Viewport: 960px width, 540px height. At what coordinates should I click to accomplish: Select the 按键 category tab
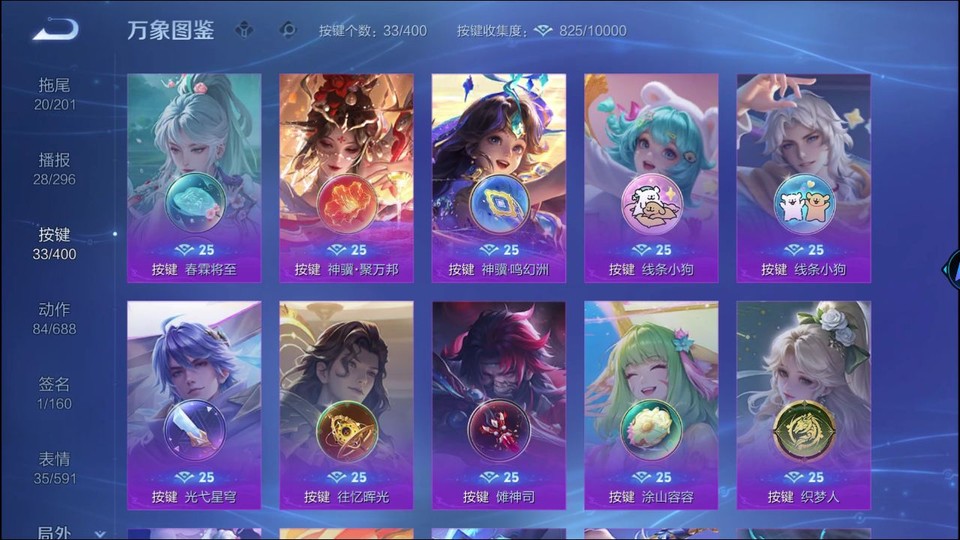click(x=55, y=243)
